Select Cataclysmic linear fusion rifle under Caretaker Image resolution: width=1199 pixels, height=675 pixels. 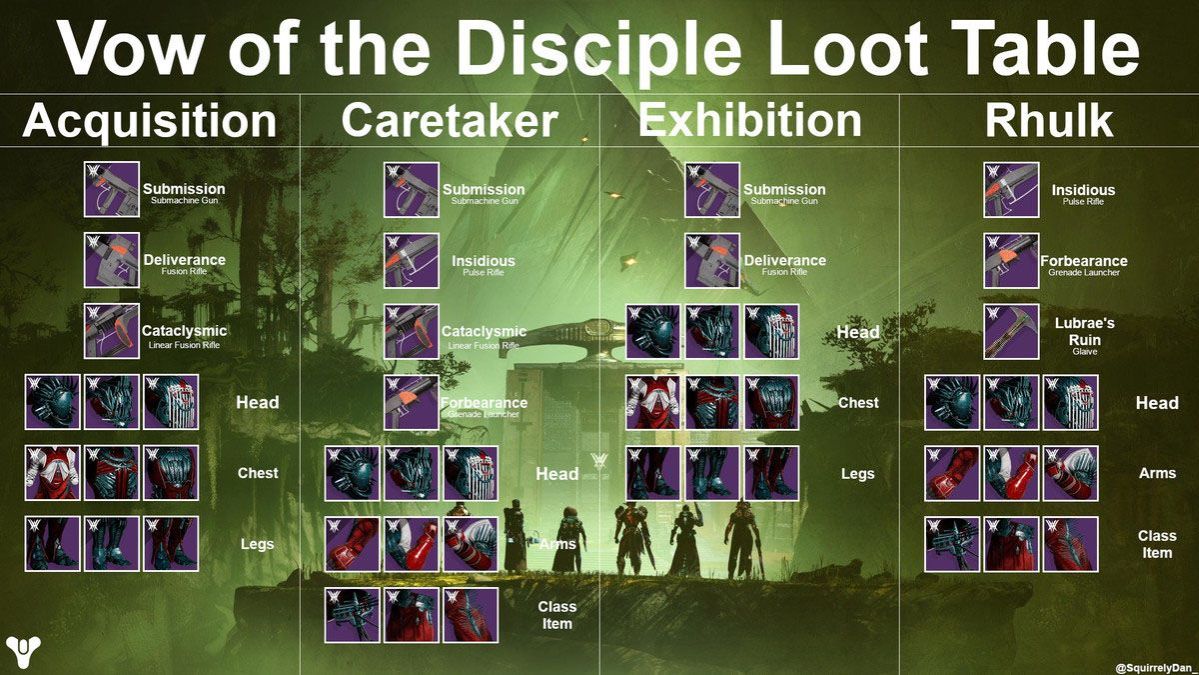click(x=411, y=332)
